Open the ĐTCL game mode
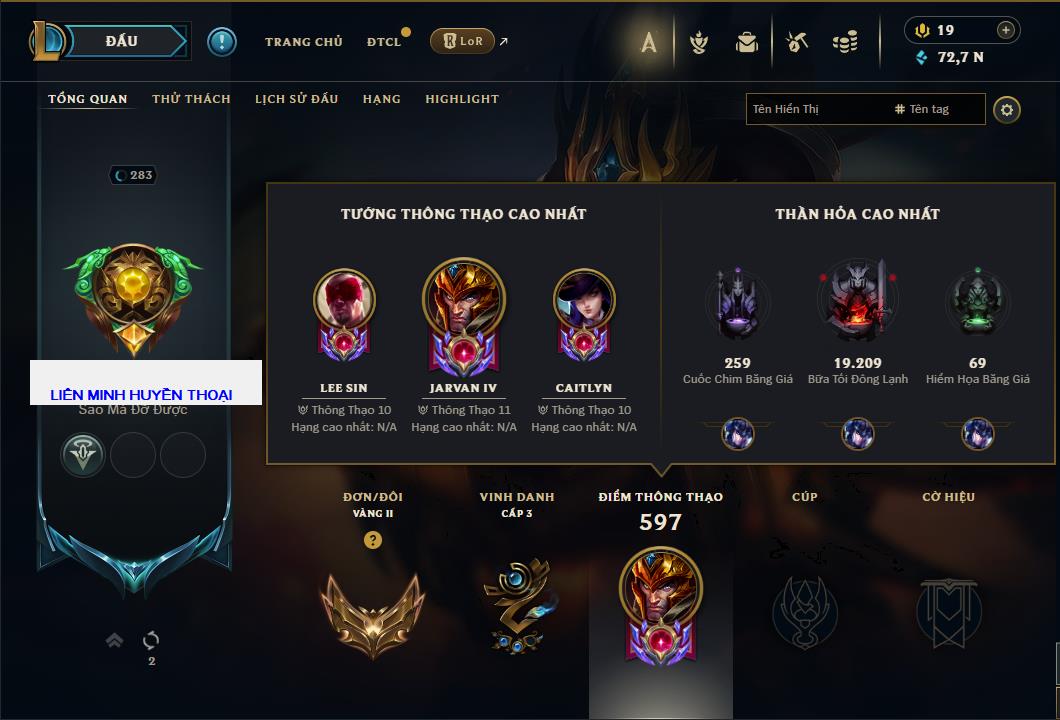Viewport: 1060px width, 720px height. click(384, 42)
